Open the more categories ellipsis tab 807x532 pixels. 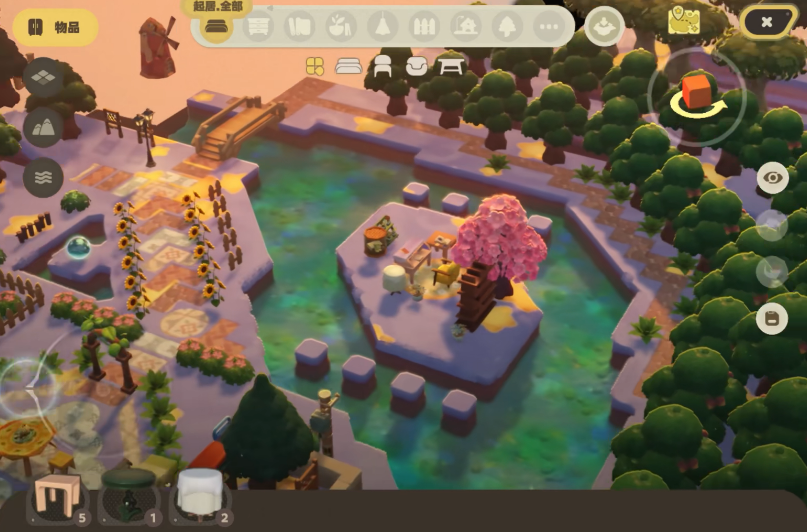[548, 27]
